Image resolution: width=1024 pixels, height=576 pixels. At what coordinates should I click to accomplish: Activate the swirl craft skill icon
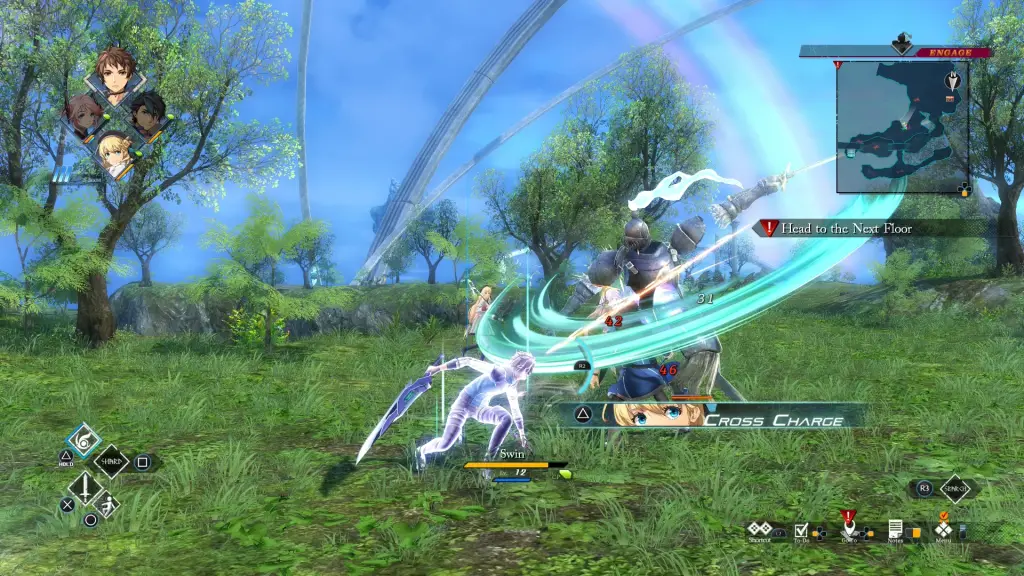pos(83,441)
